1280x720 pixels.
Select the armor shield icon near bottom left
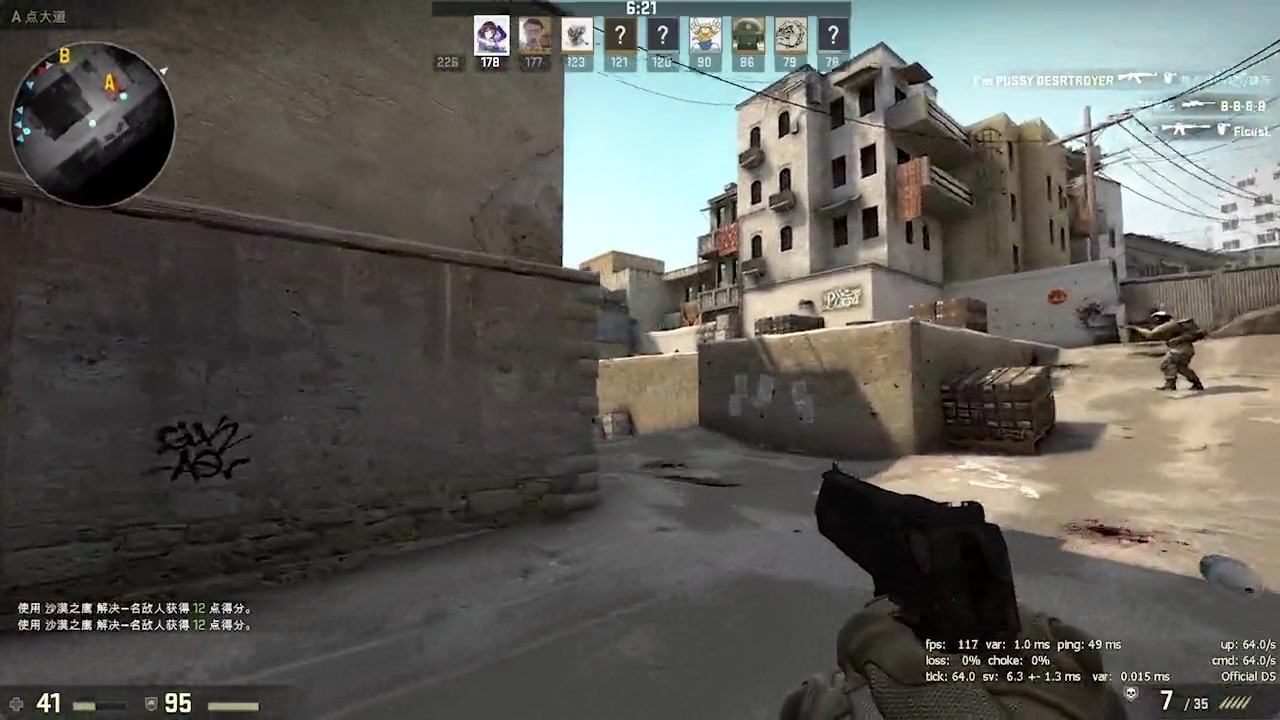pyautogui.click(x=151, y=703)
